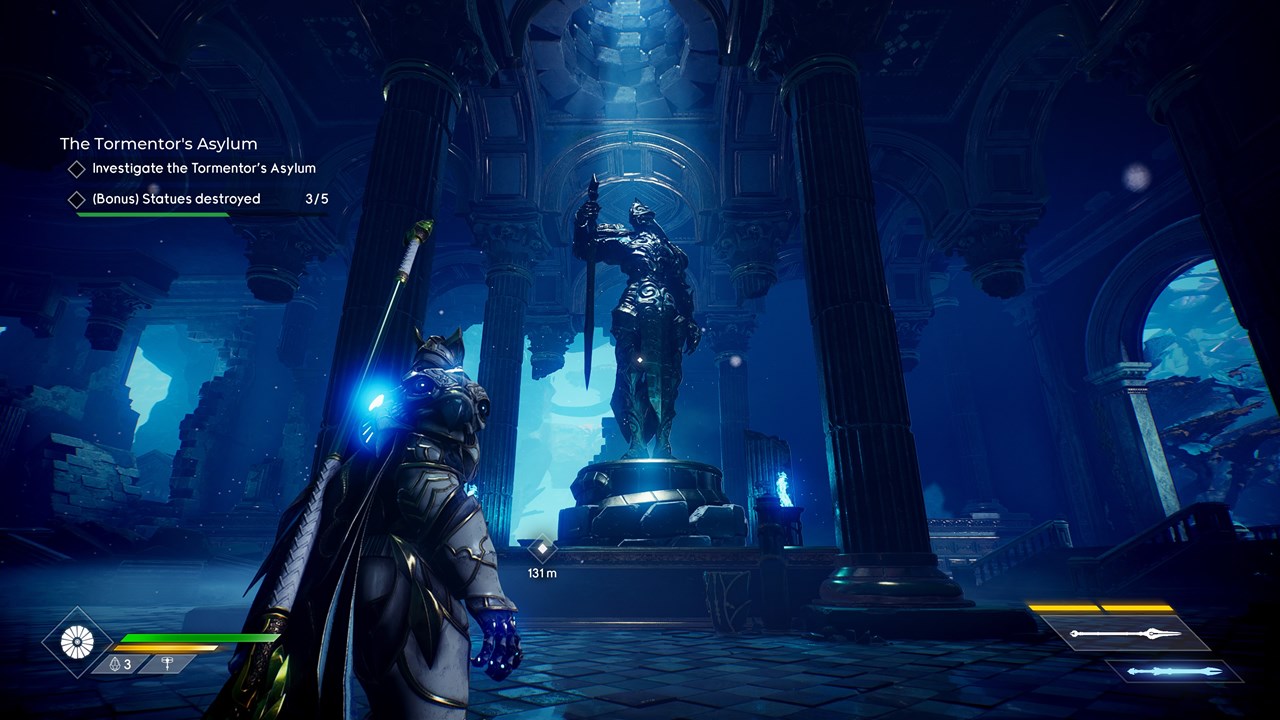
Task: Activate the banner ability slot
Action: pyautogui.click(x=165, y=664)
